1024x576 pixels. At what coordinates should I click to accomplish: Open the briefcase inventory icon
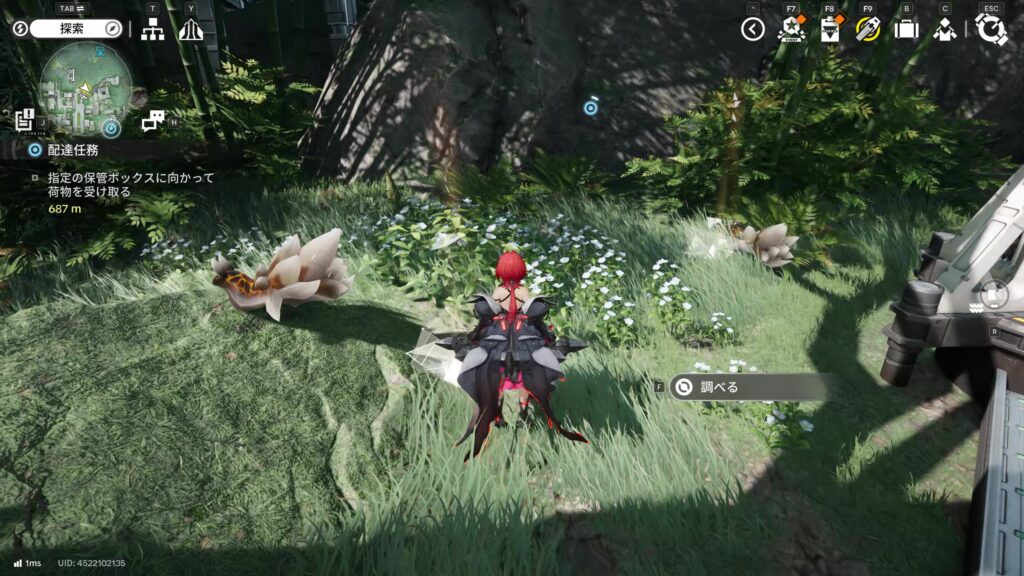906,29
